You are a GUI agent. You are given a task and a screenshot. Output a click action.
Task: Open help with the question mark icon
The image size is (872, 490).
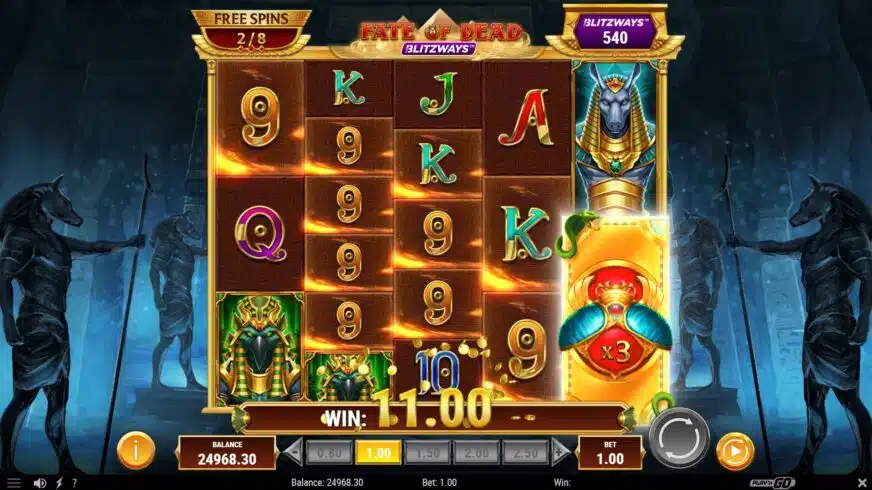pos(74,483)
